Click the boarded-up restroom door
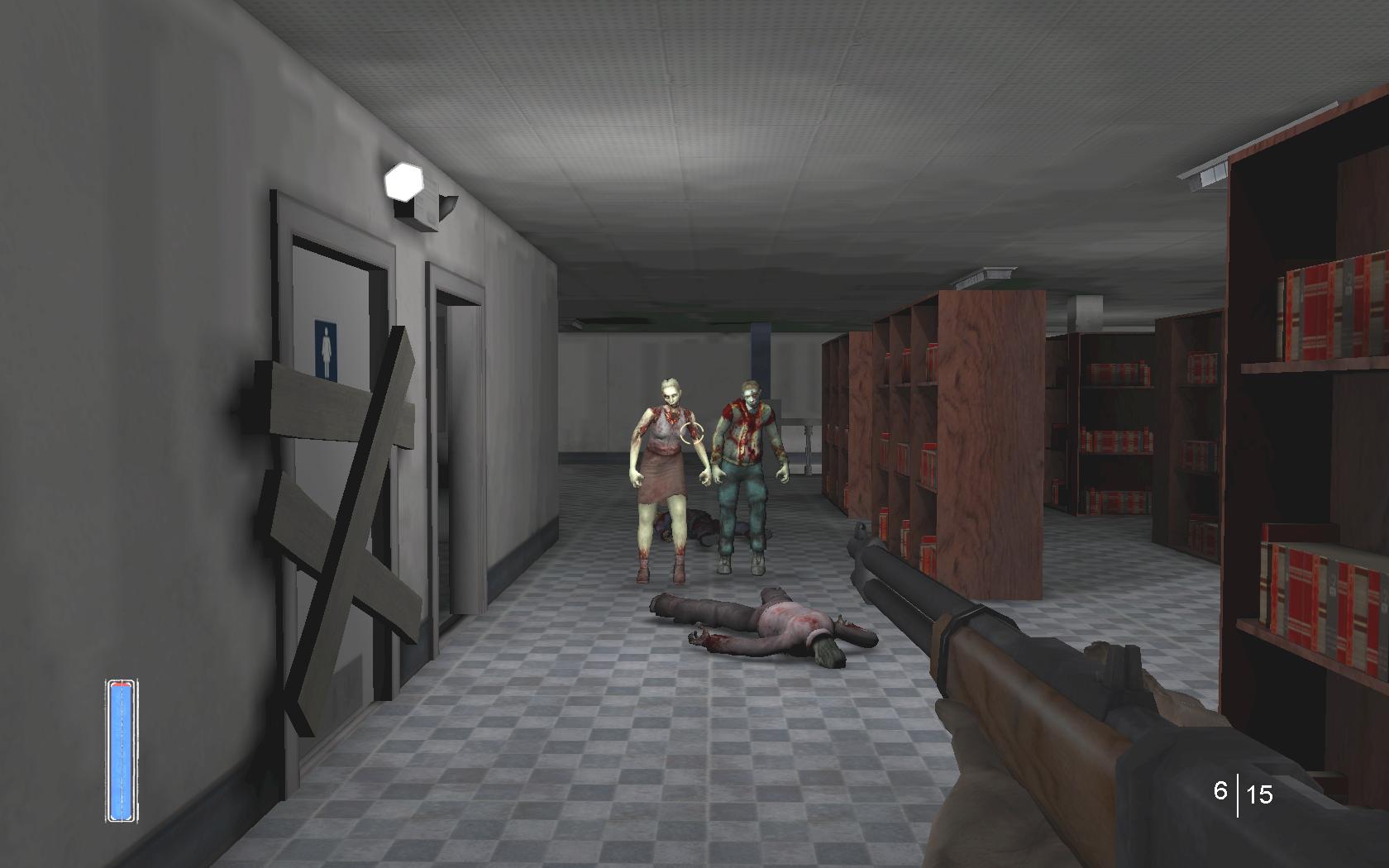The height and width of the screenshot is (868, 1389). point(339,455)
